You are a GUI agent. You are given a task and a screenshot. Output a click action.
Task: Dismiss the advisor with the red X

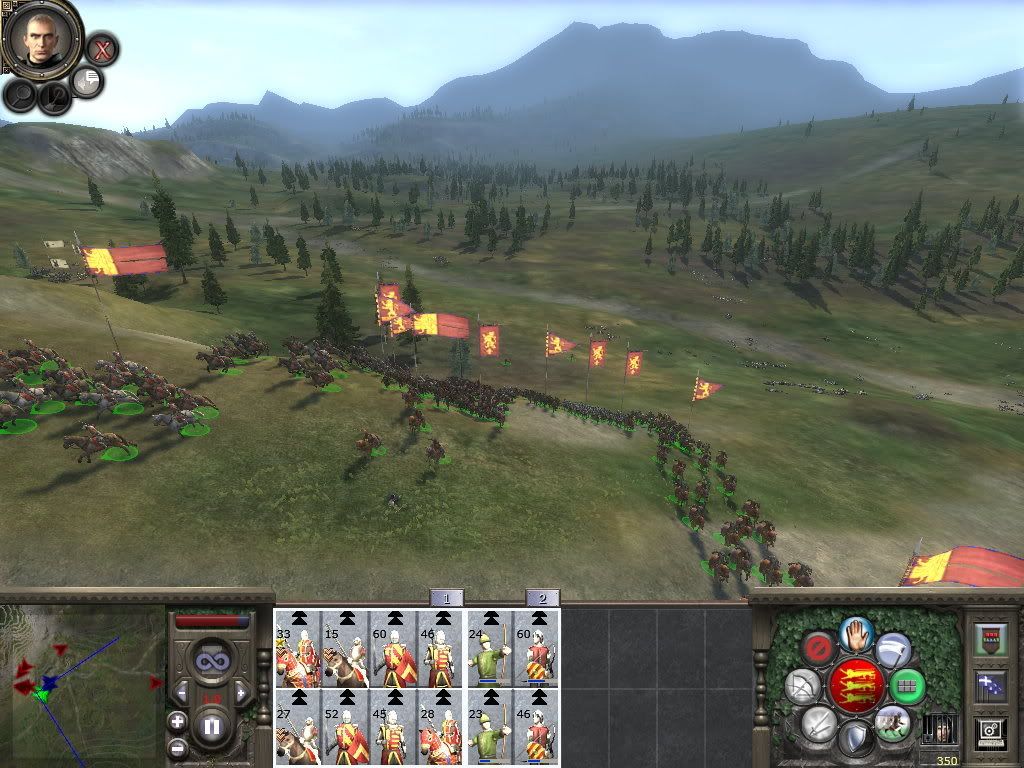[x=101, y=48]
